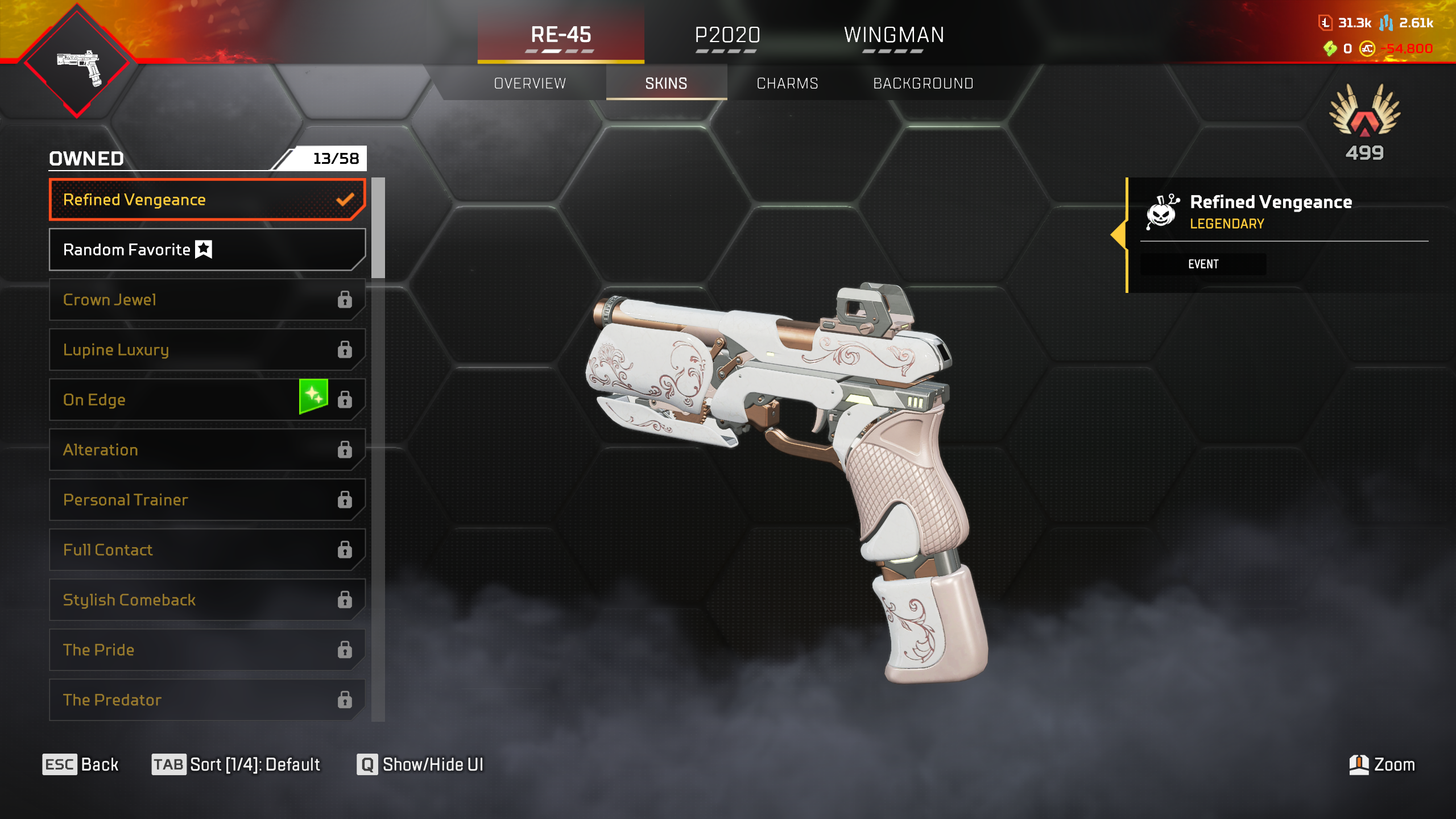
Task: Switch to the Background sub-tab
Action: 923,84
